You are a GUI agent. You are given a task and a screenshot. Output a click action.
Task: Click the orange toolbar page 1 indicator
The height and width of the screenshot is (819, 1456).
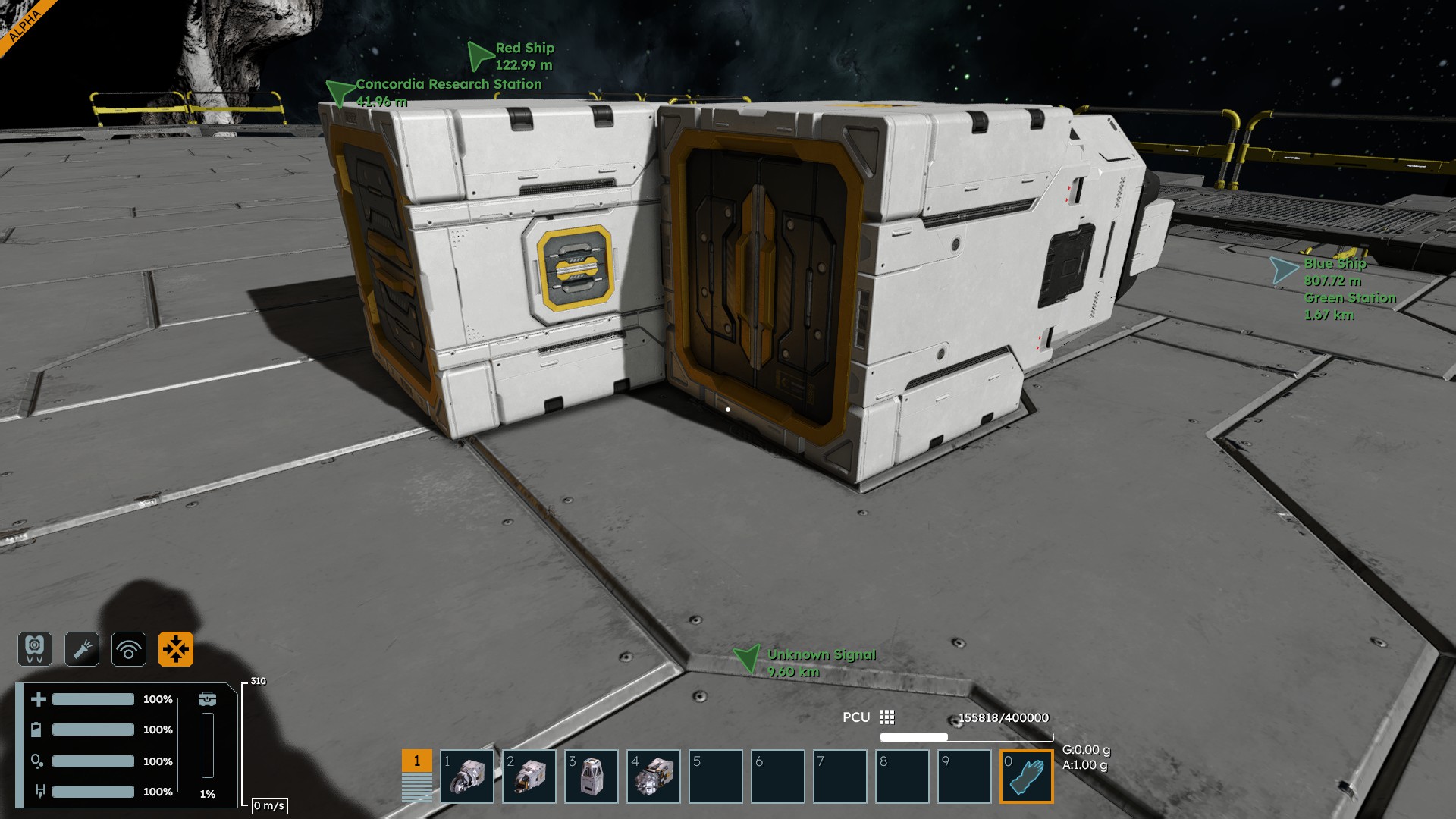tap(416, 761)
